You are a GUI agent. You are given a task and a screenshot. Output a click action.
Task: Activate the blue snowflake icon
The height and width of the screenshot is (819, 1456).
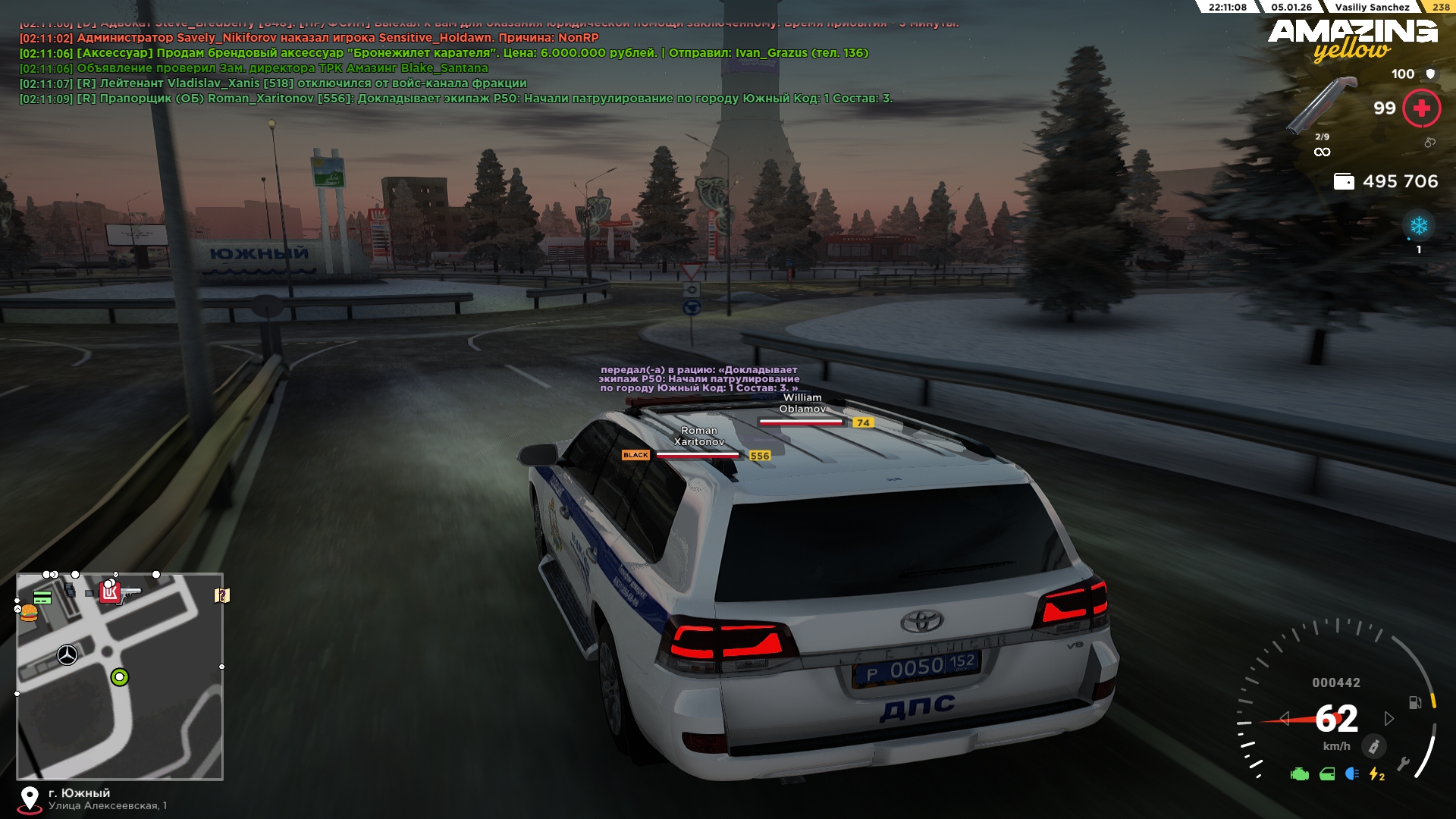[x=1418, y=226]
